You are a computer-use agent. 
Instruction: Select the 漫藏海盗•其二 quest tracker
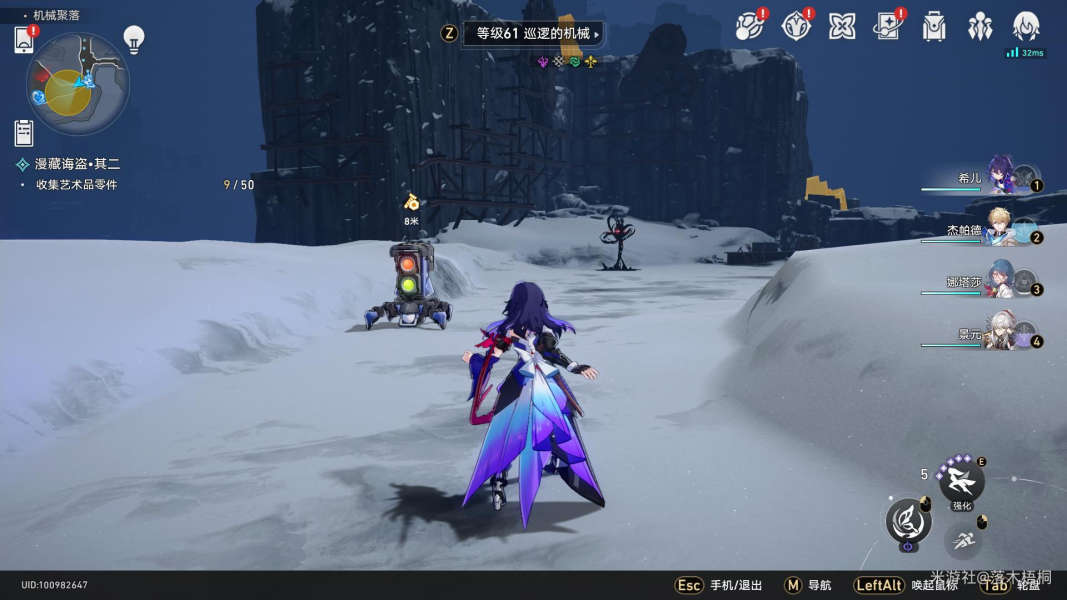coord(77,164)
